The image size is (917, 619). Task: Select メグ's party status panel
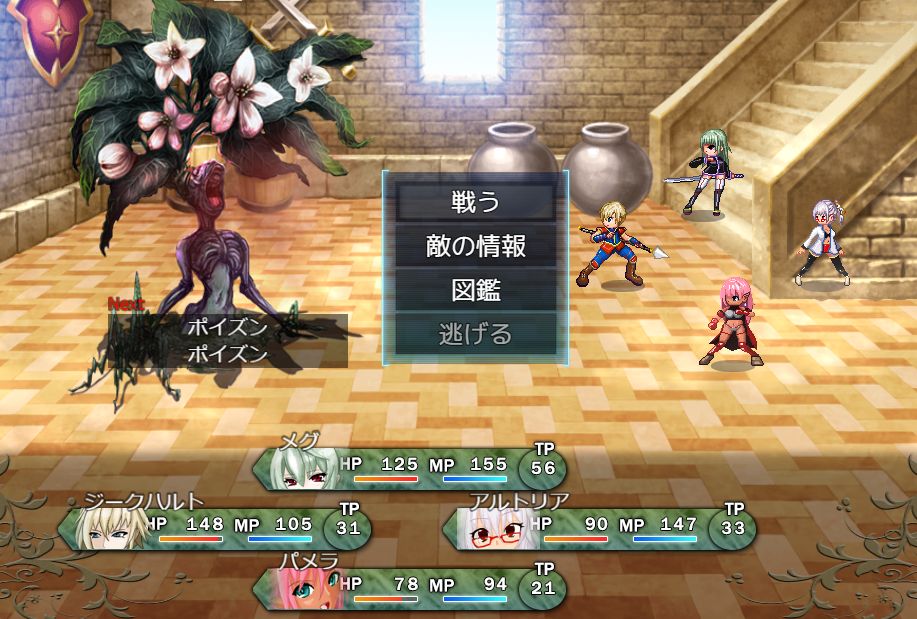pyautogui.click(x=410, y=468)
